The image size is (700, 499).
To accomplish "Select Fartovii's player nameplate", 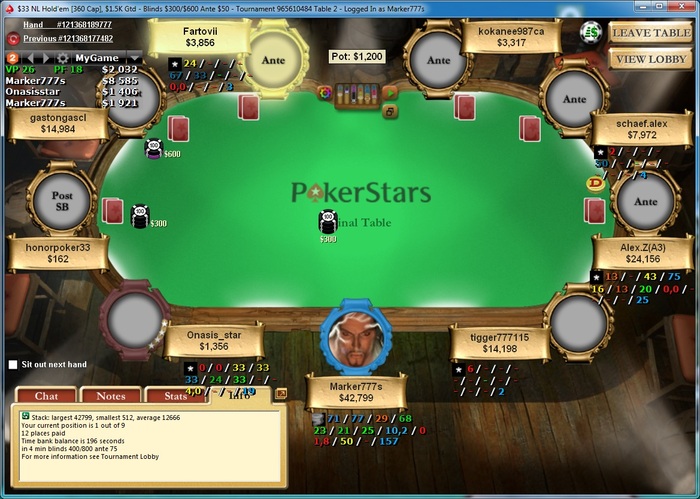I will (x=200, y=37).
